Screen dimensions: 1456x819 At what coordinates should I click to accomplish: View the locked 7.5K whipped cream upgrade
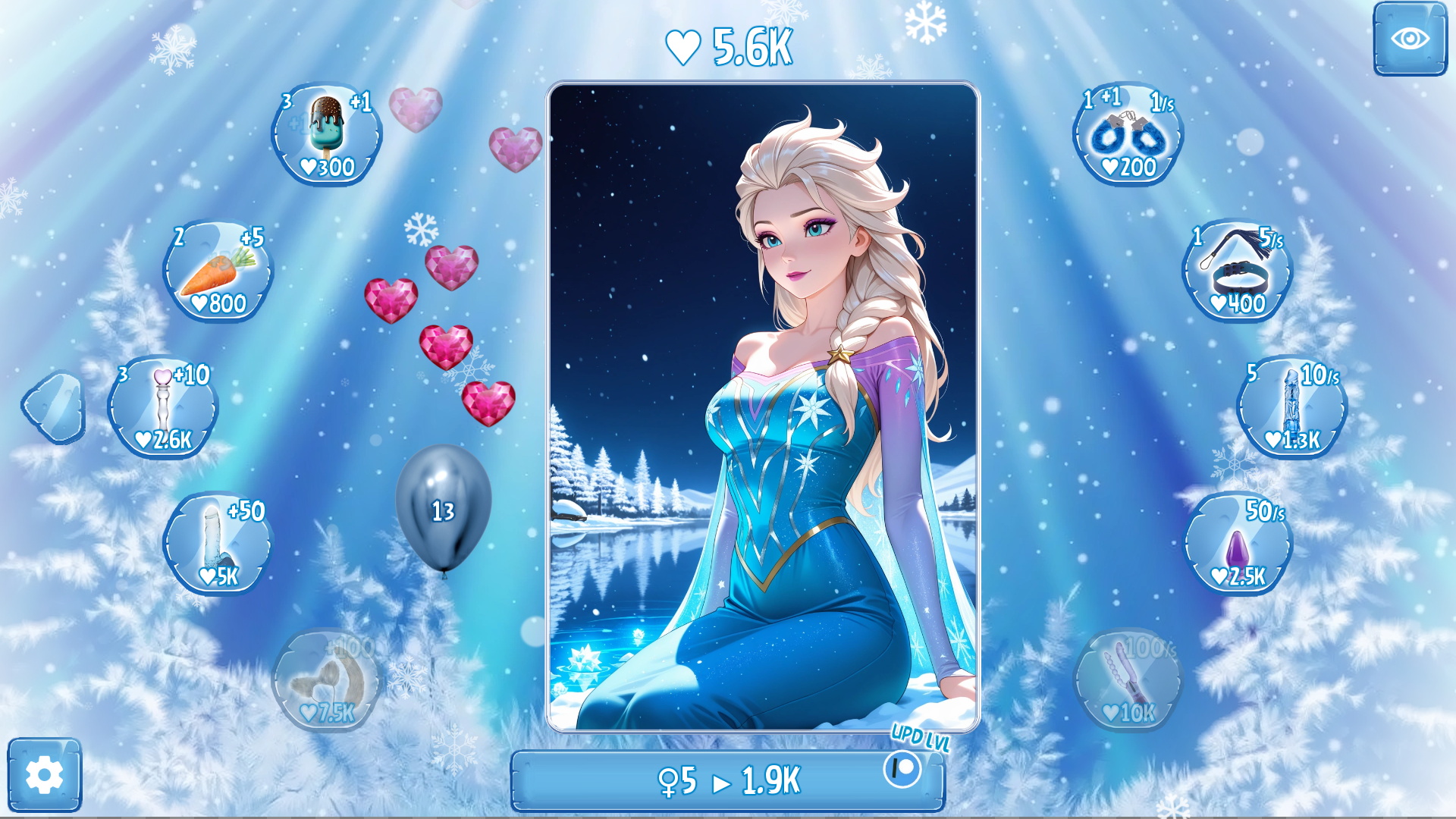click(x=326, y=681)
